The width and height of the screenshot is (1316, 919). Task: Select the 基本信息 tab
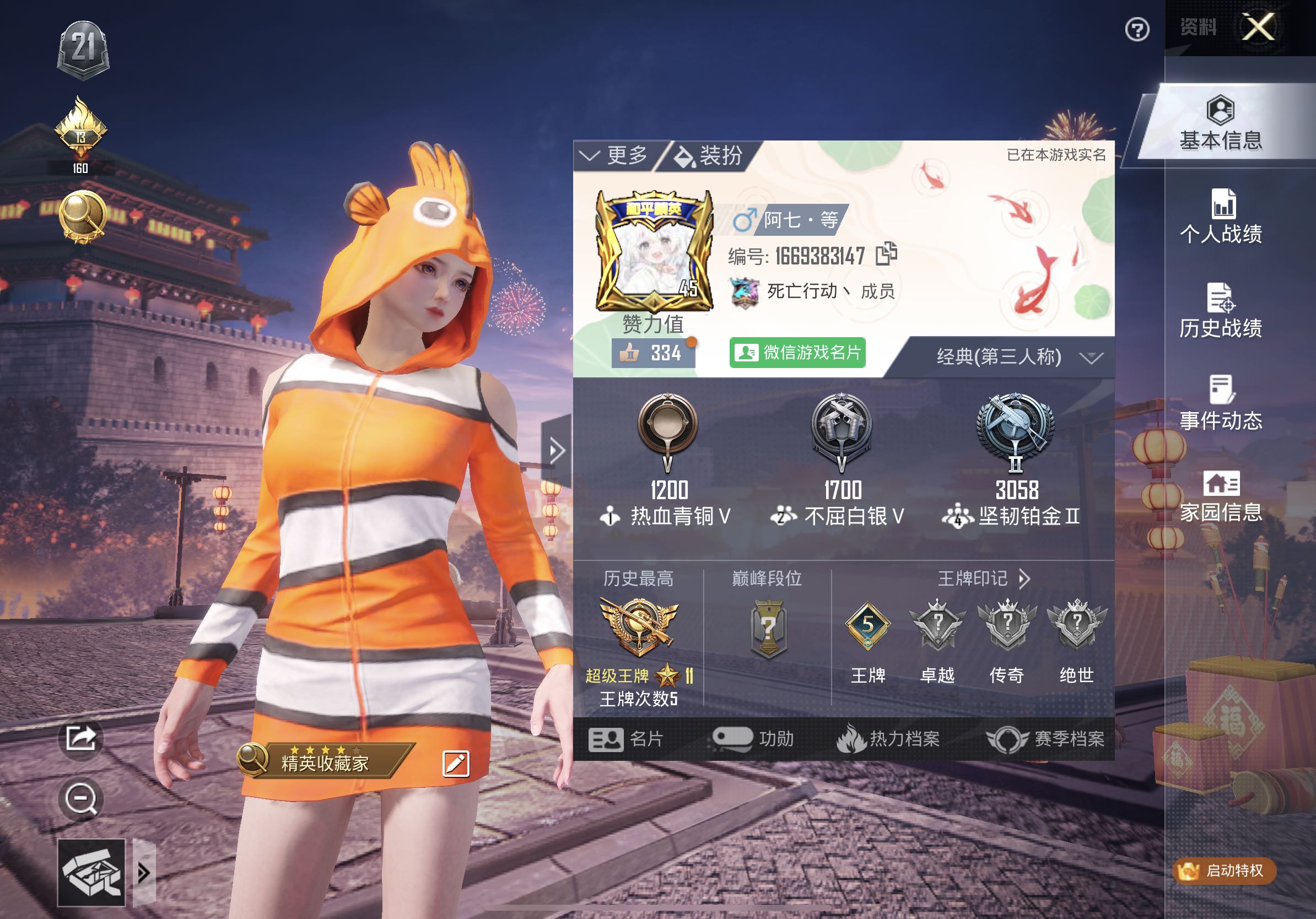click(1221, 125)
